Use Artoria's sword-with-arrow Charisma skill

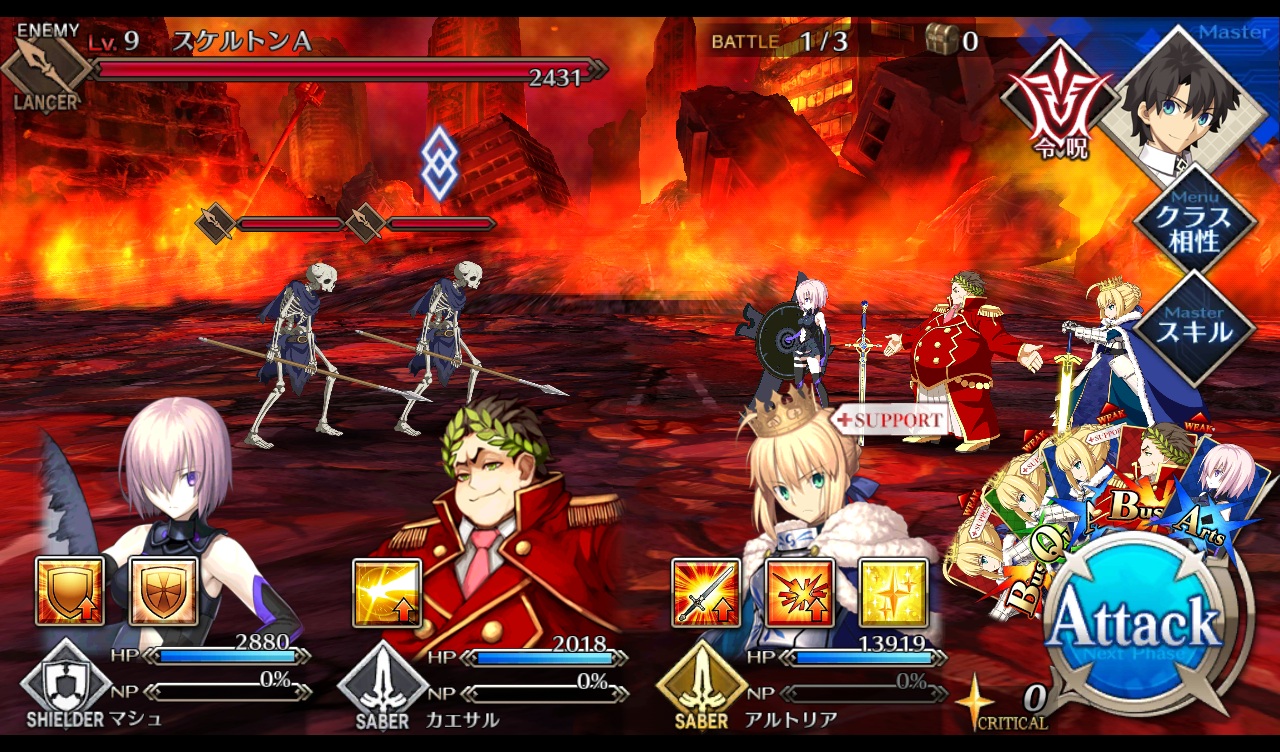tap(706, 593)
